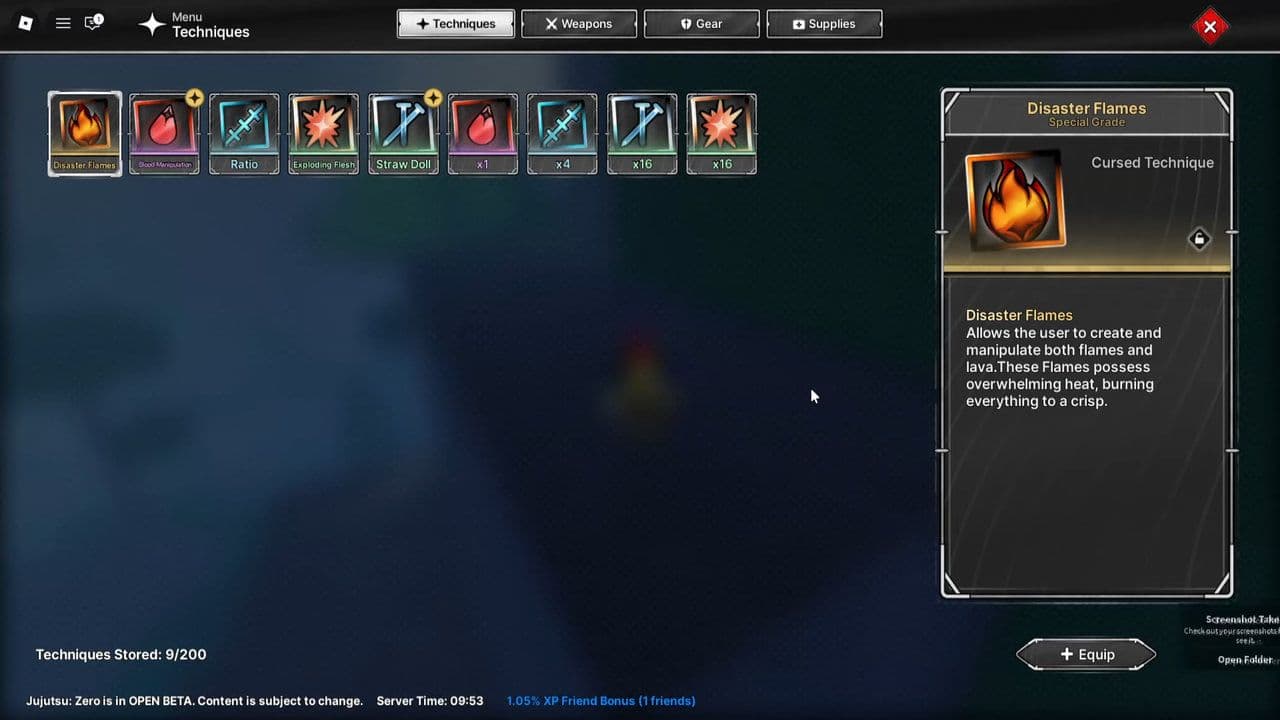Choose the x16 explosion slot
This screenshot has width=1280, height=720.
click(722, 134)
